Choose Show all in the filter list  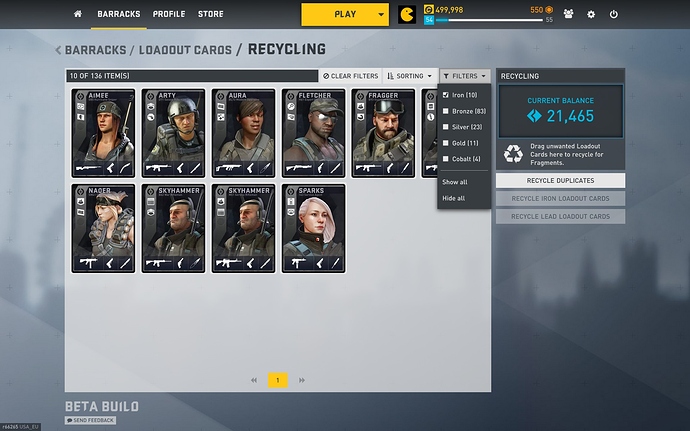coord(455,182)
